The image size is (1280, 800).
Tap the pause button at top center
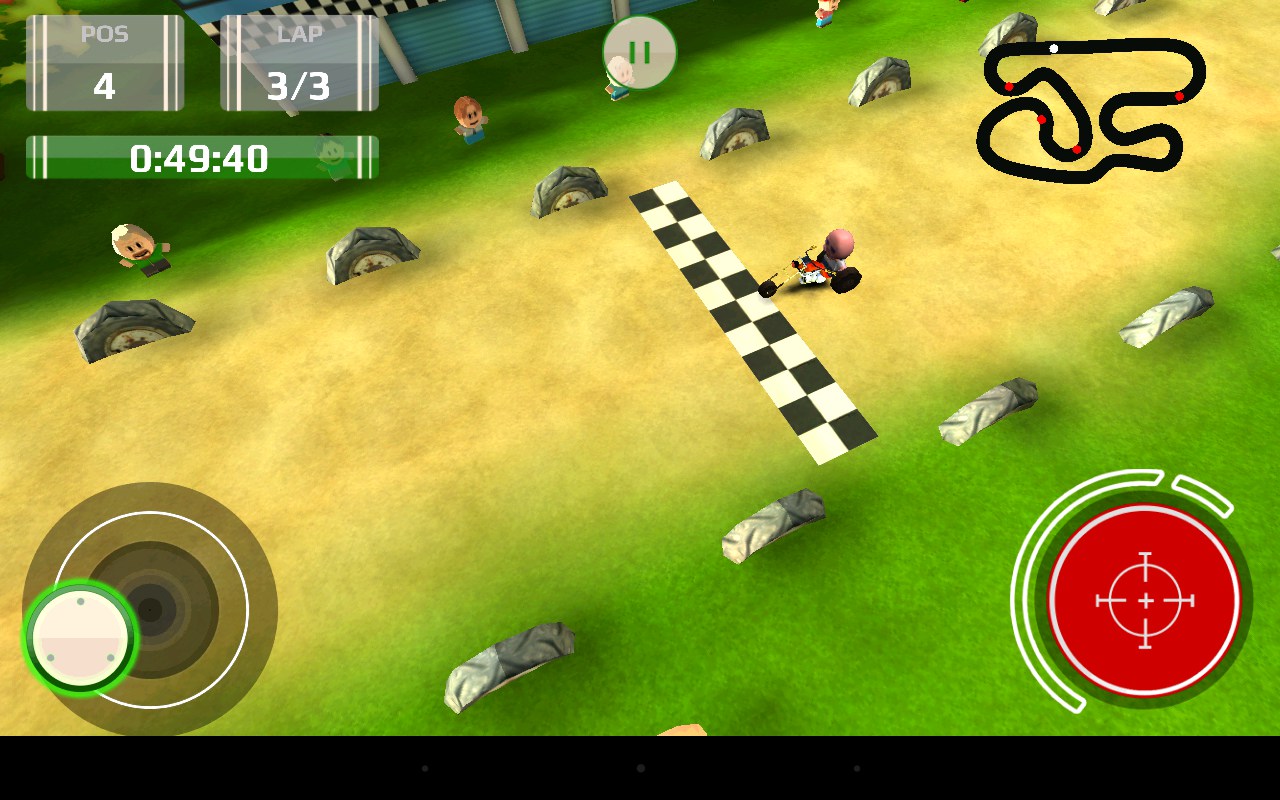point(640,54)
